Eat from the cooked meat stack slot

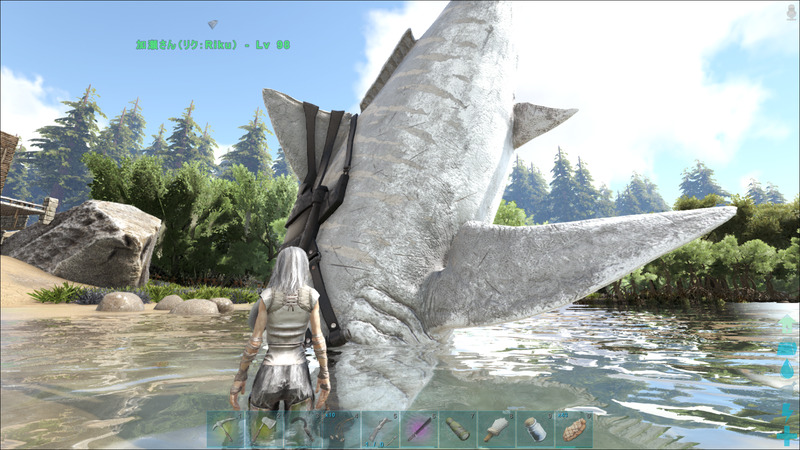[x=573, y=430]
